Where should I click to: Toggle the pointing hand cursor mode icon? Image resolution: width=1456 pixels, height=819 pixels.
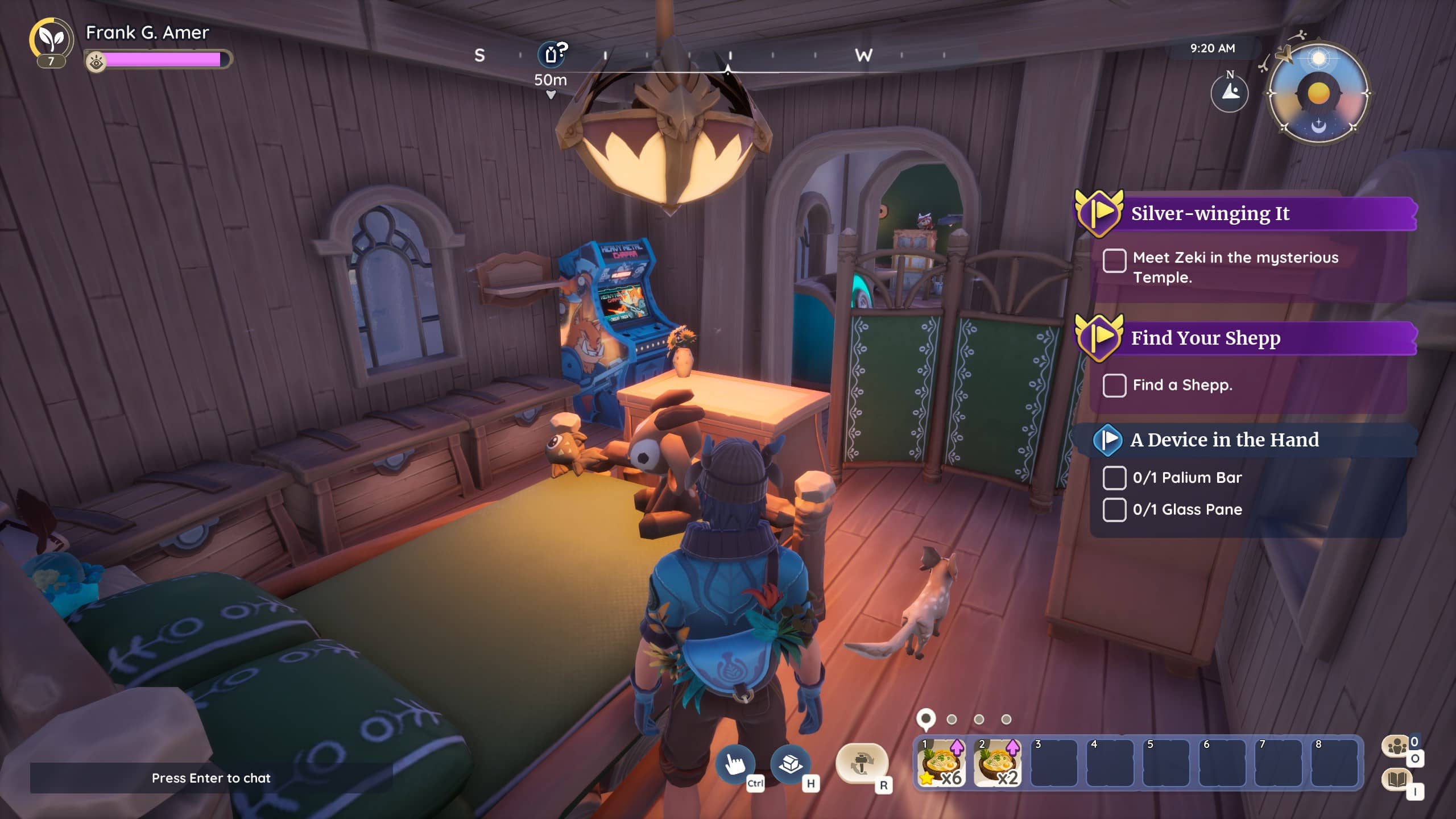click(x=735, y=763)
